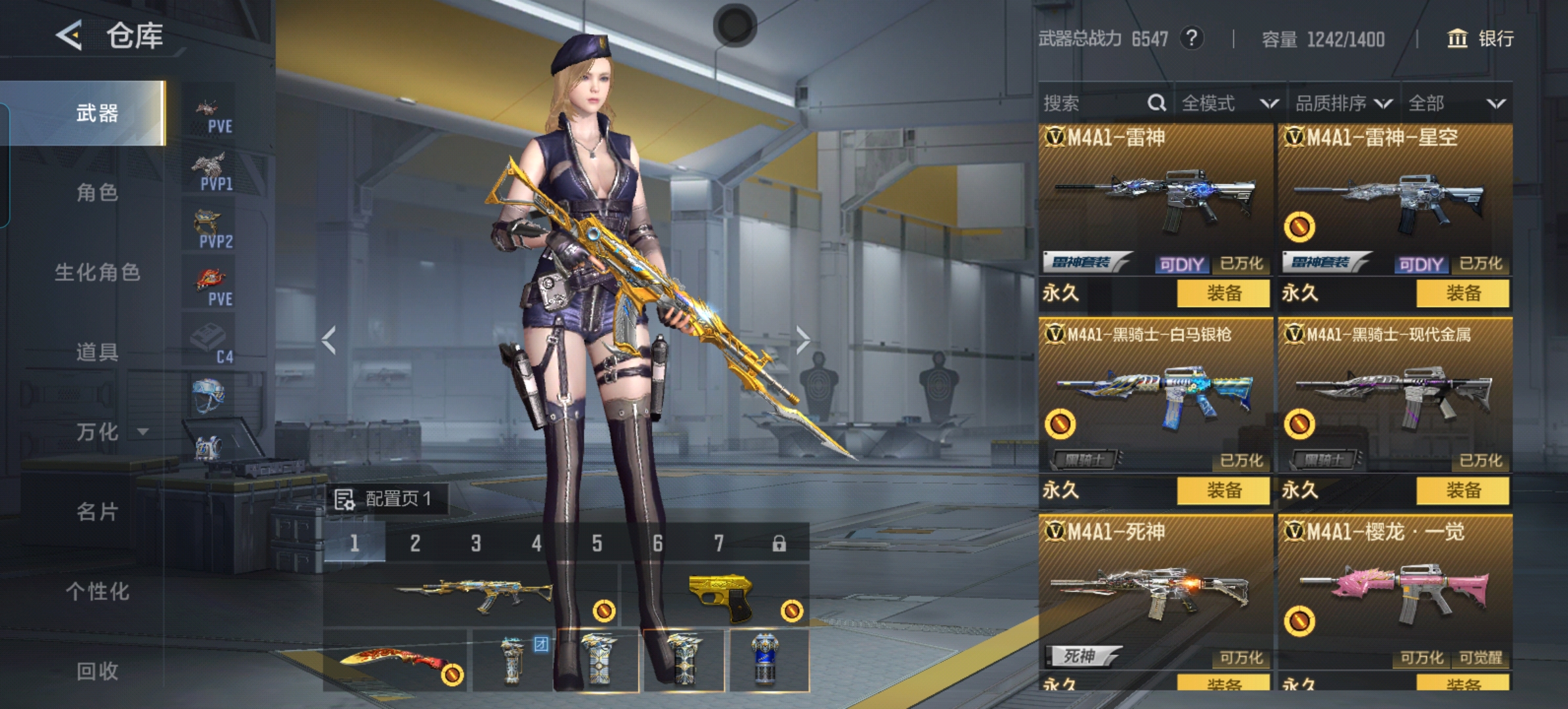Open the 名片 section

click(x=97, y=512)
